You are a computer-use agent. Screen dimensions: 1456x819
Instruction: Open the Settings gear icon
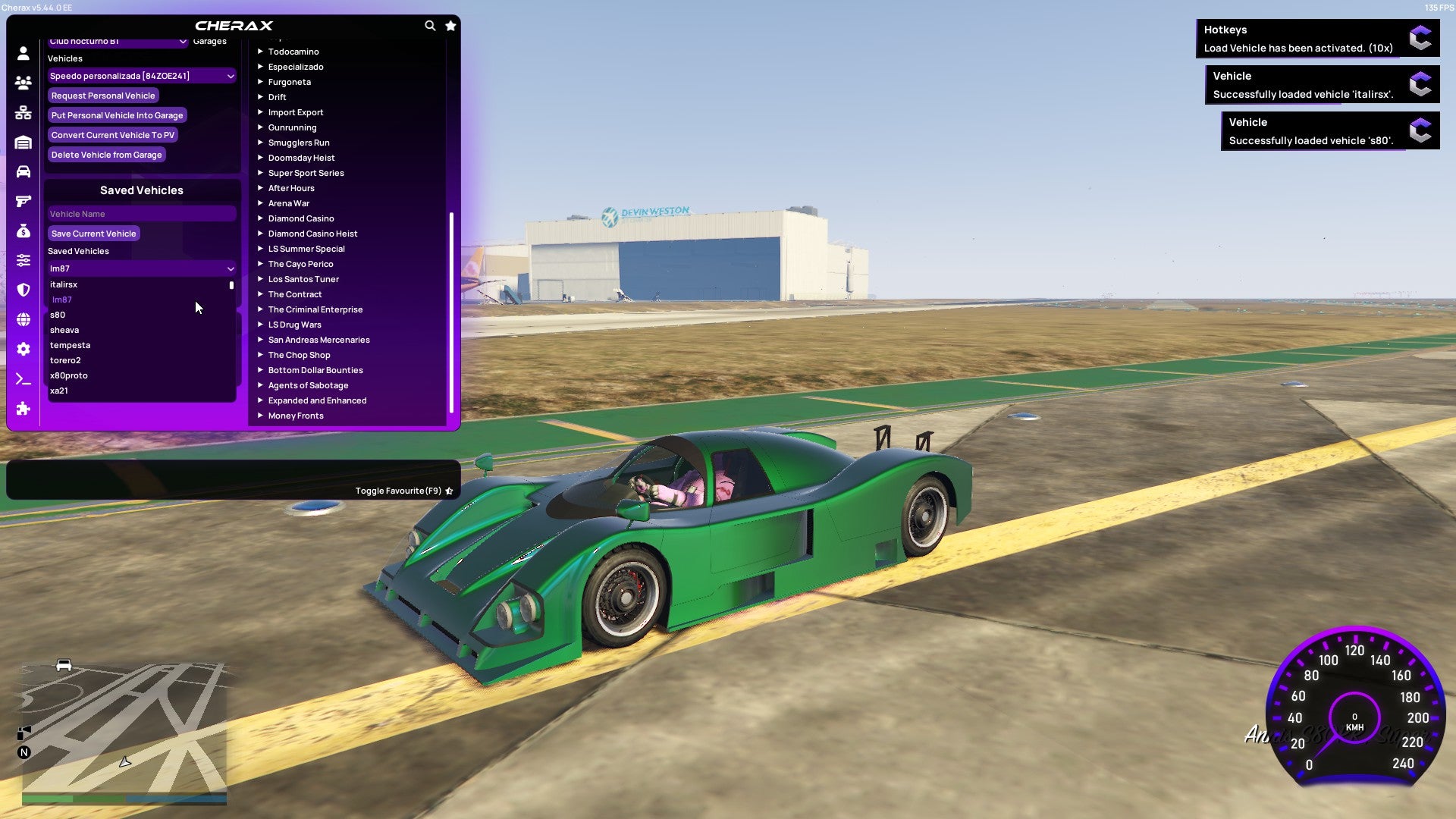click(x=23, y=350)
